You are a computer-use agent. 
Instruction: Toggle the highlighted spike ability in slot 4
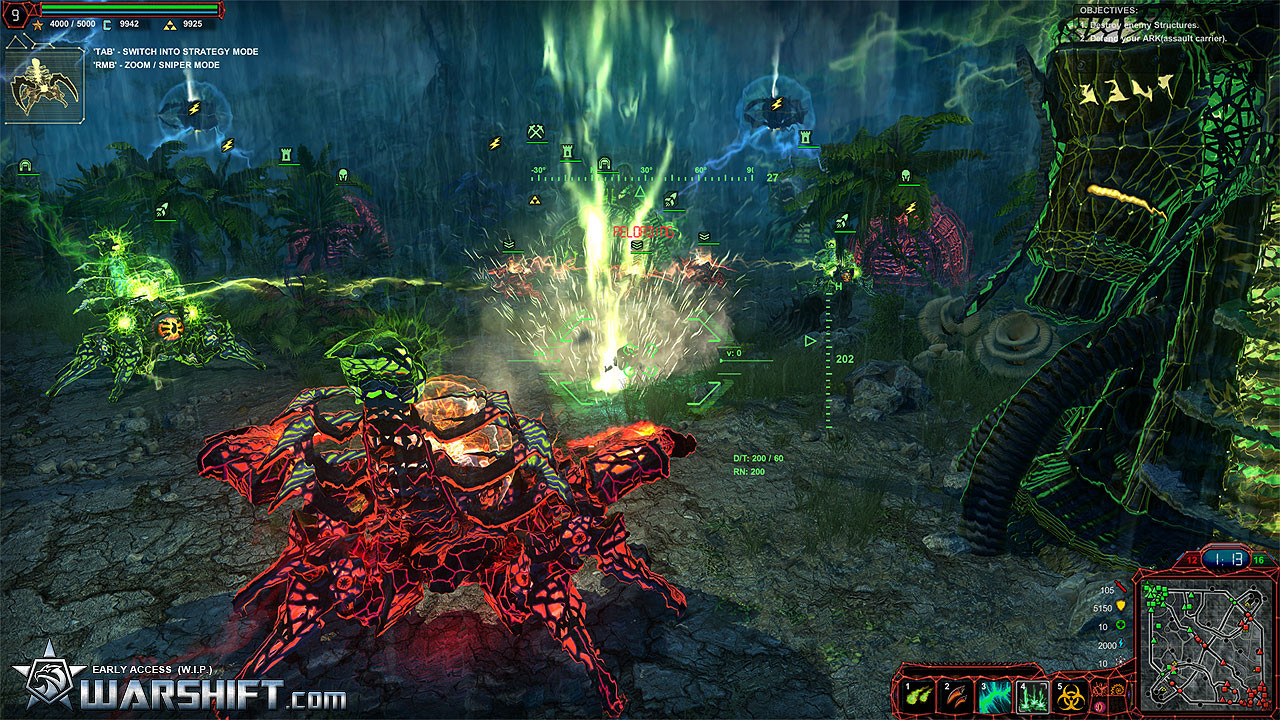click(x=1033, y=696)
